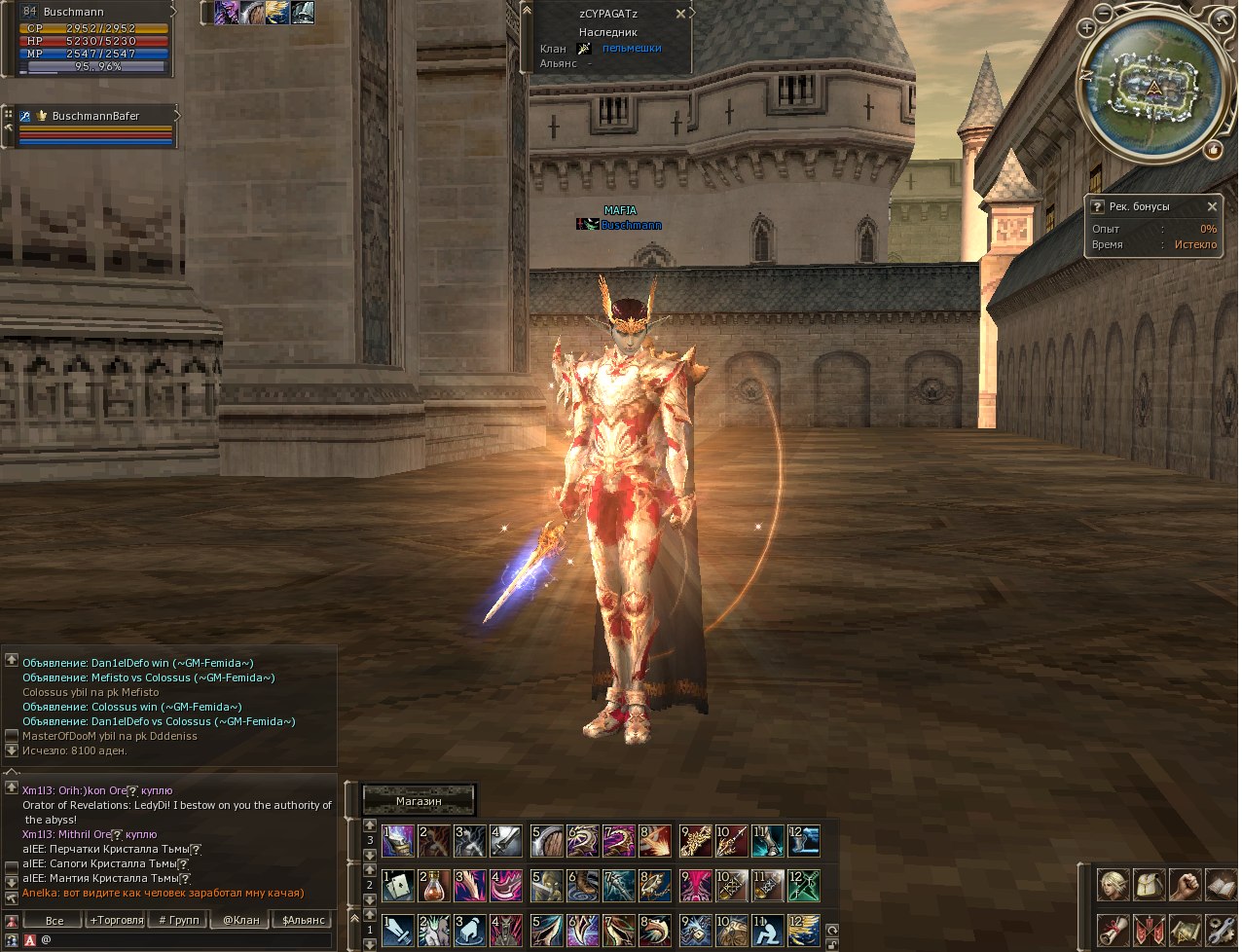The width and height of the screenshot is (1242, 952).
Task: Show the $Альянс chat tab
Action: (304, 920)
